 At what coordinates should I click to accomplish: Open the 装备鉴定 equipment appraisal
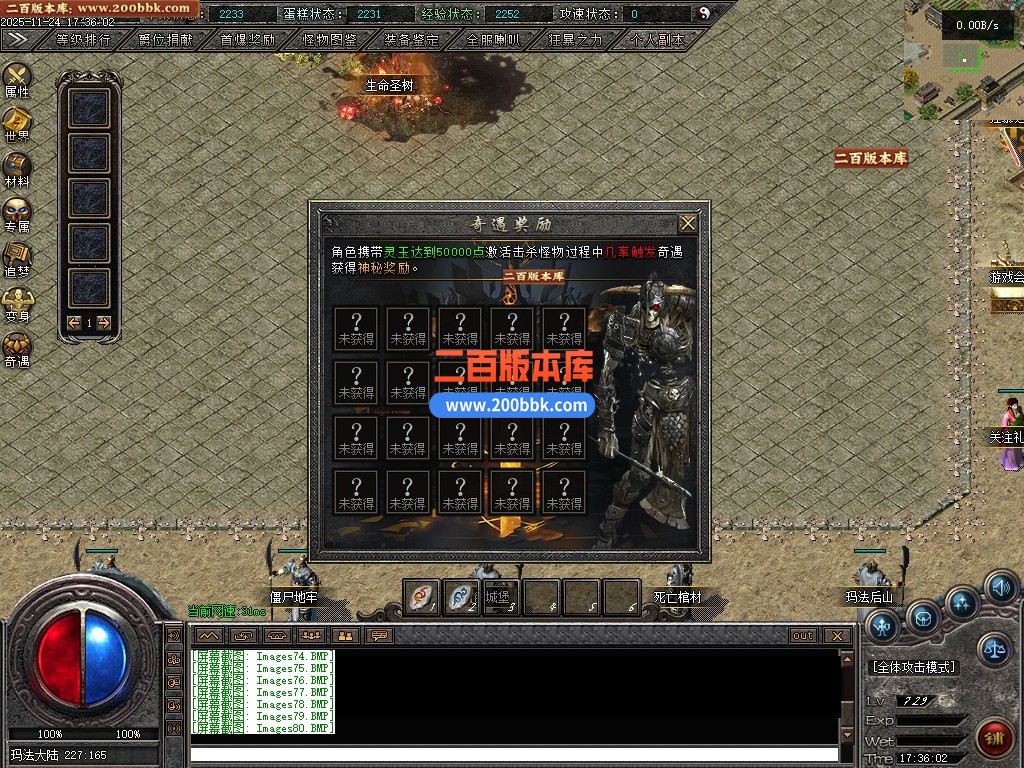412,40
